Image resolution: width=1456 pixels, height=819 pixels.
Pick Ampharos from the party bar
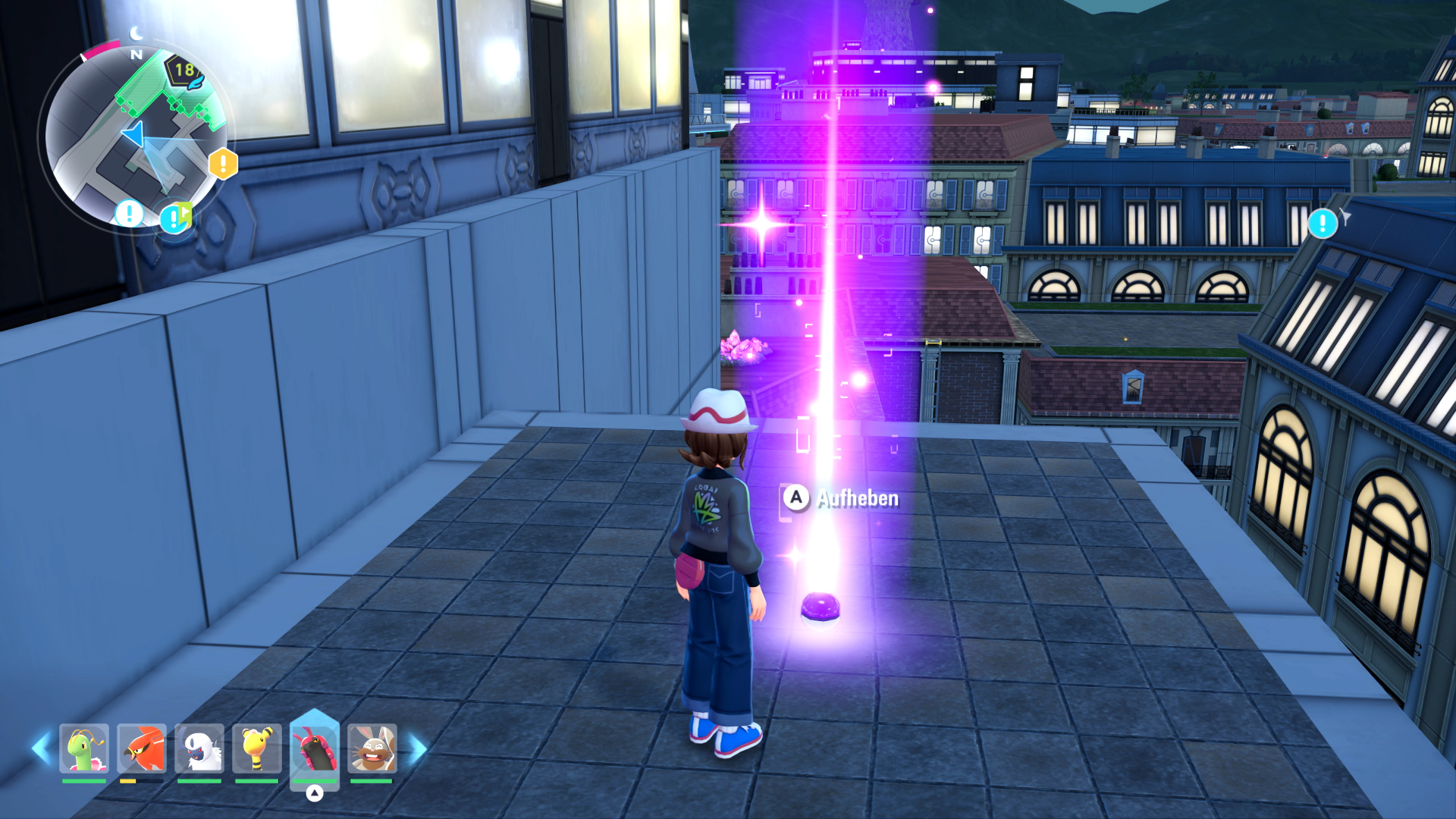(257, 748)
